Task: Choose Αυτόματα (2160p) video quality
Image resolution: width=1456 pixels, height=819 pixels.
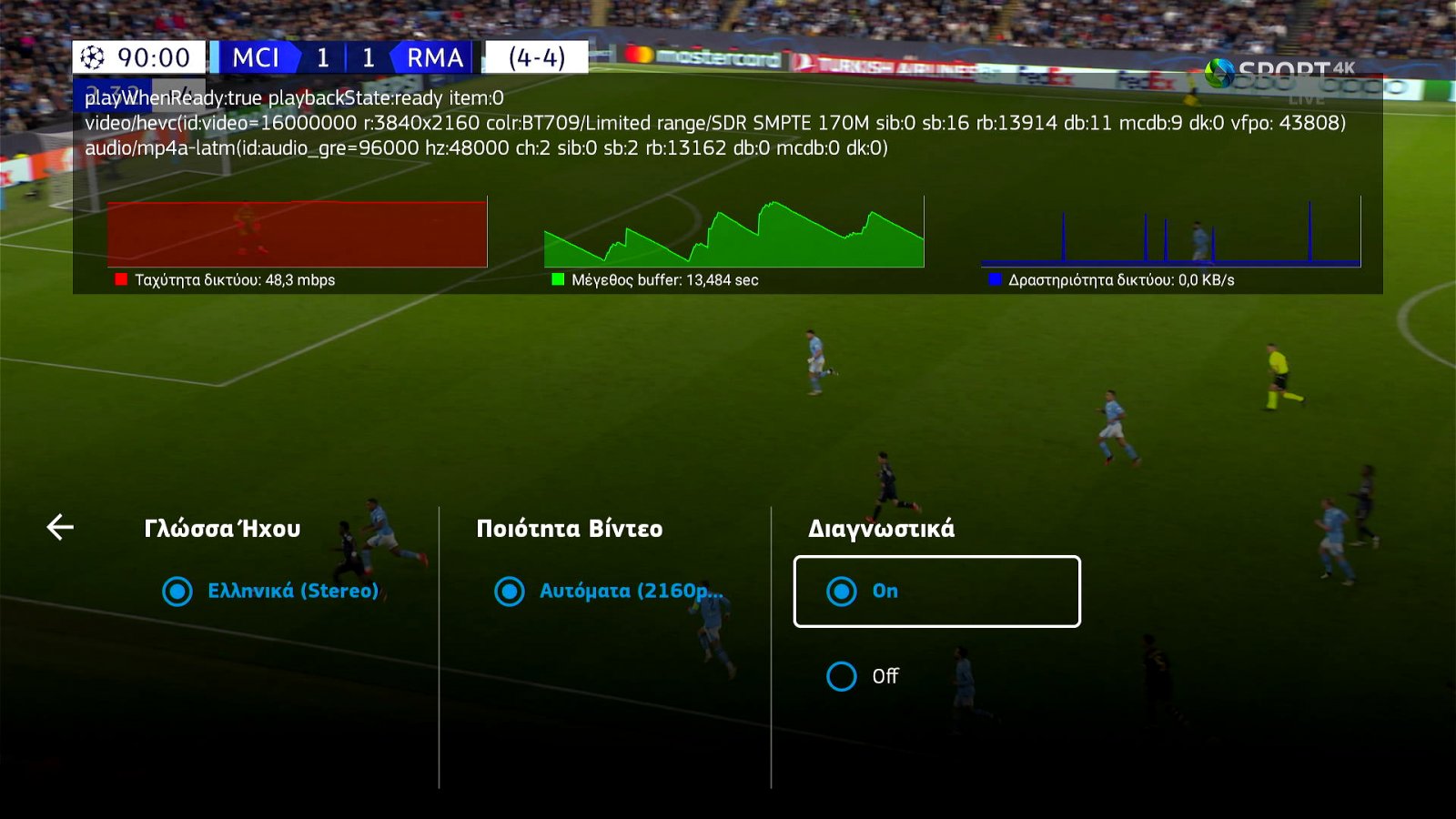Action: click(x=607, y=591)
